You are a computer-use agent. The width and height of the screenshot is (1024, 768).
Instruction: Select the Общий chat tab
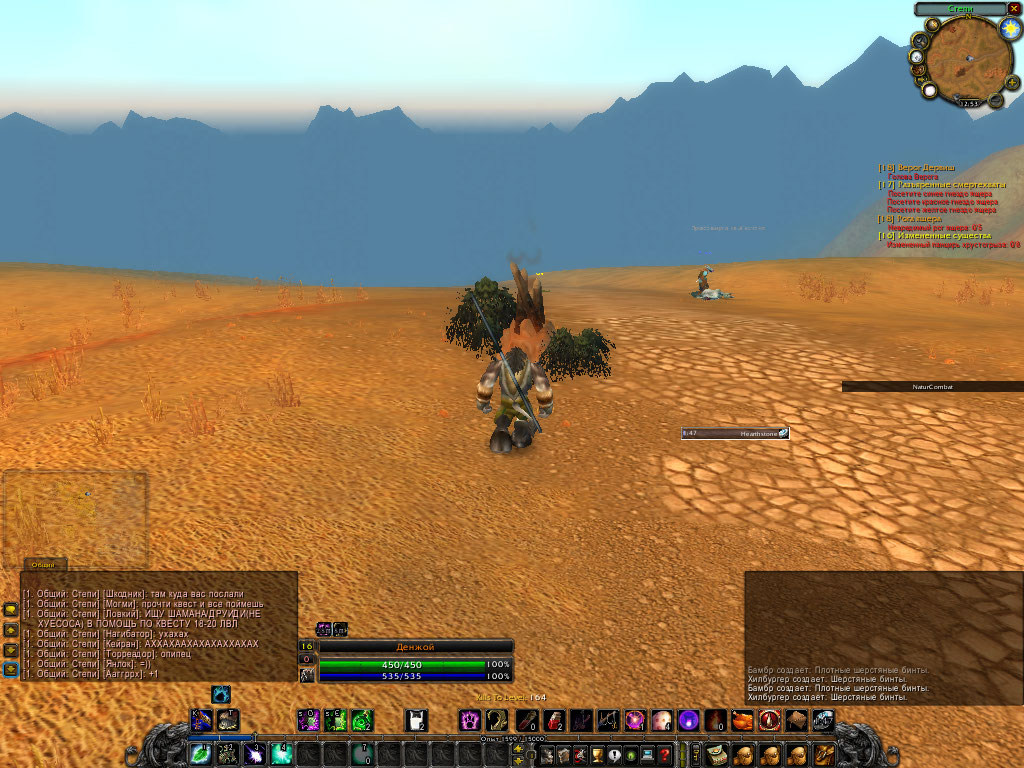point(42,565)
